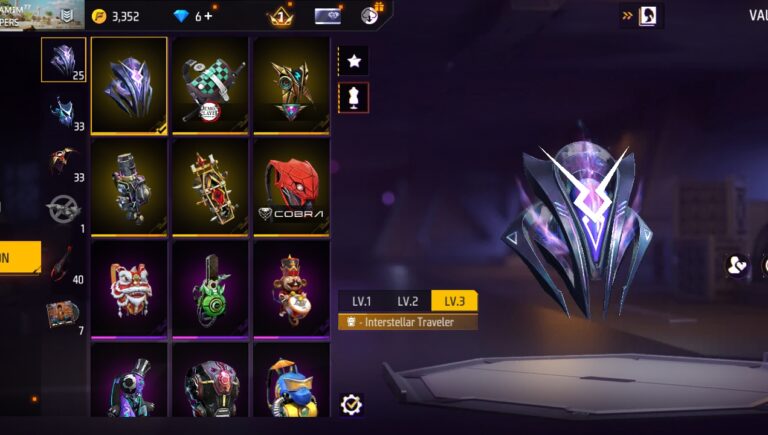Open the backpack category with 25 items

coord(62,60)
